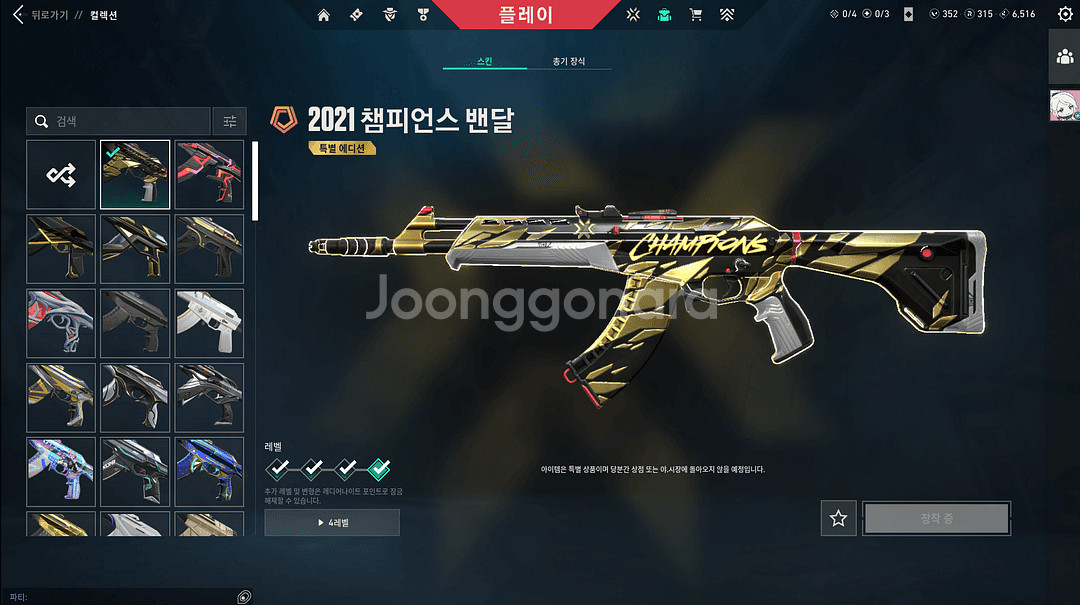Open the settings gear
The image size is (1080, 605).
[1065, 15]
